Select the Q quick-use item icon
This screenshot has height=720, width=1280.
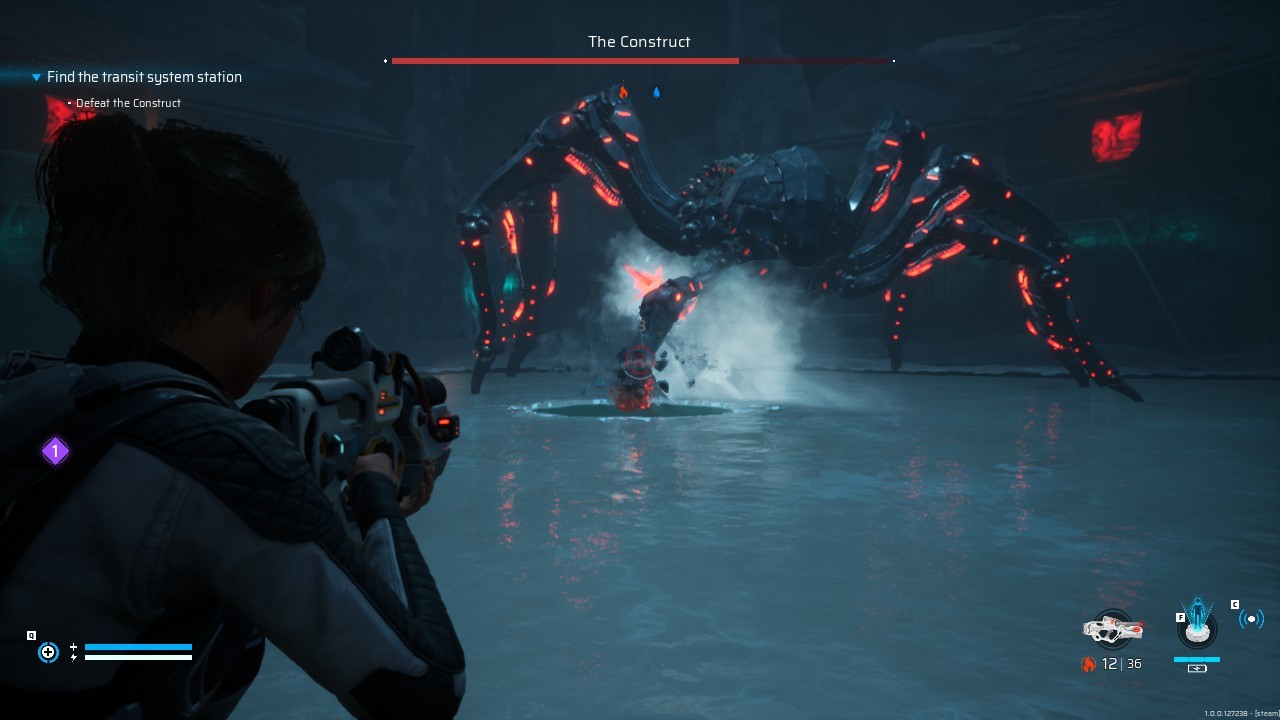click(48, 652)
